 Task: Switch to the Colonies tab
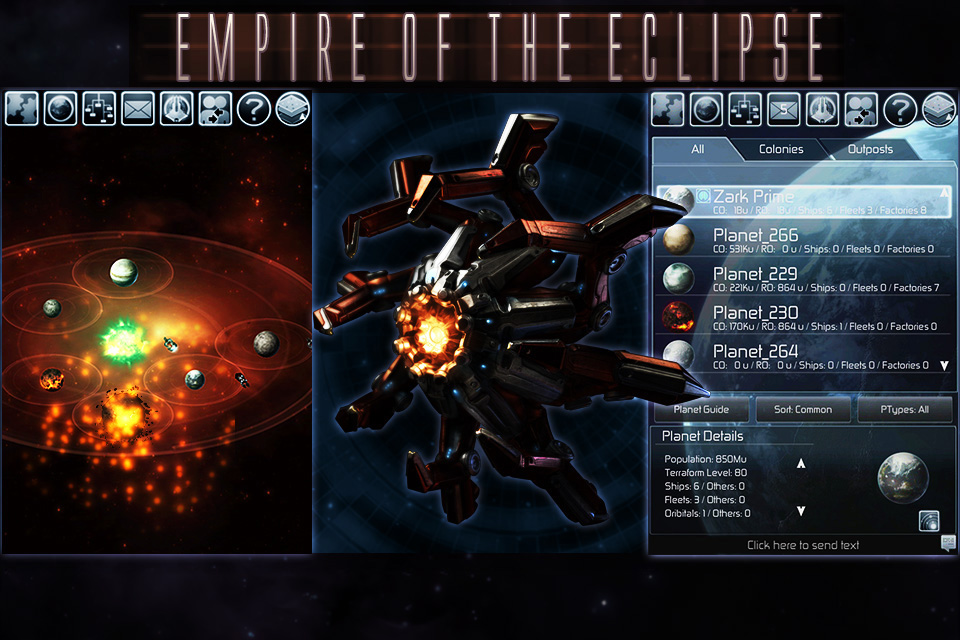(781, 149)
